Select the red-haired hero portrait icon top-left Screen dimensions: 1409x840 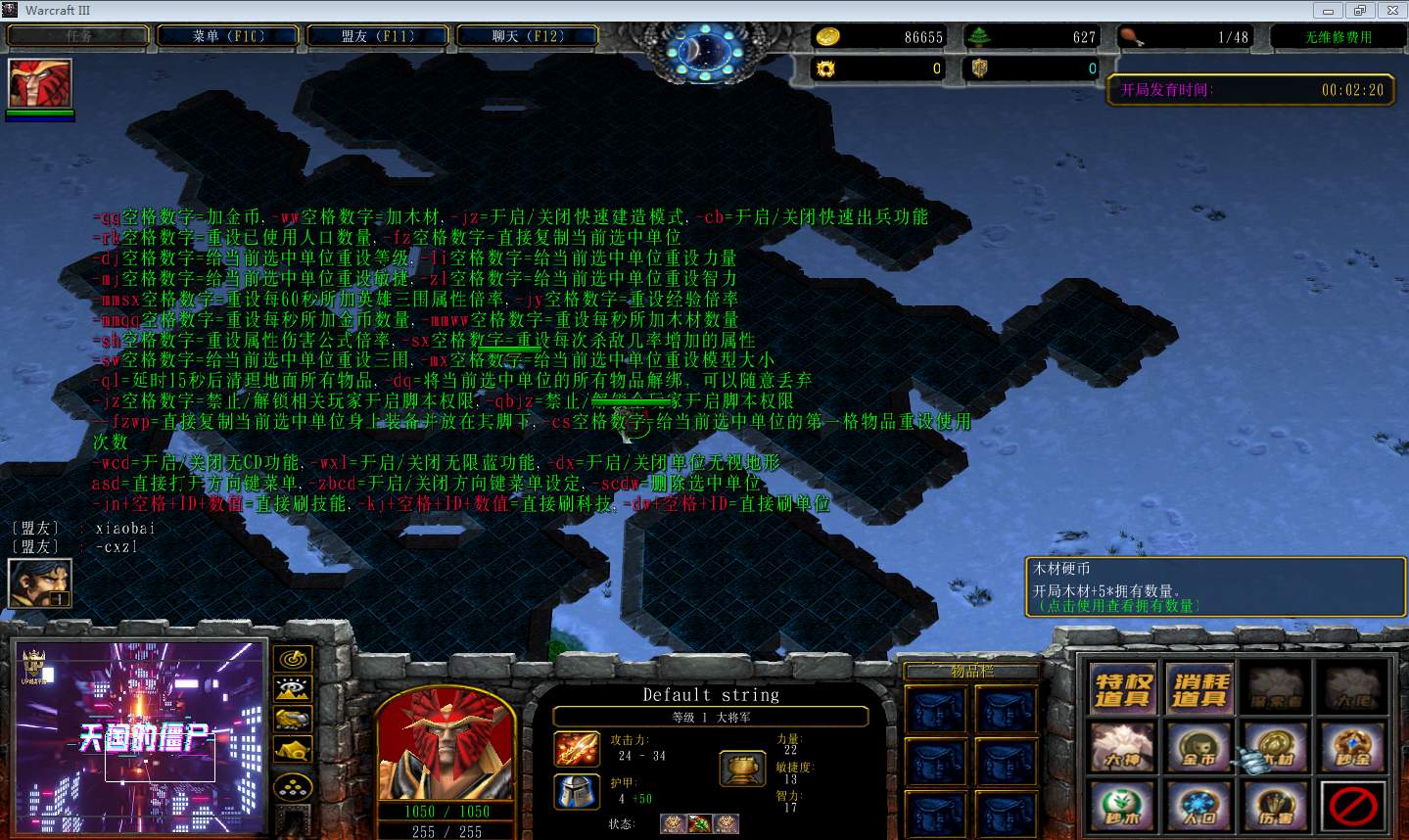[x=40, y=83]
